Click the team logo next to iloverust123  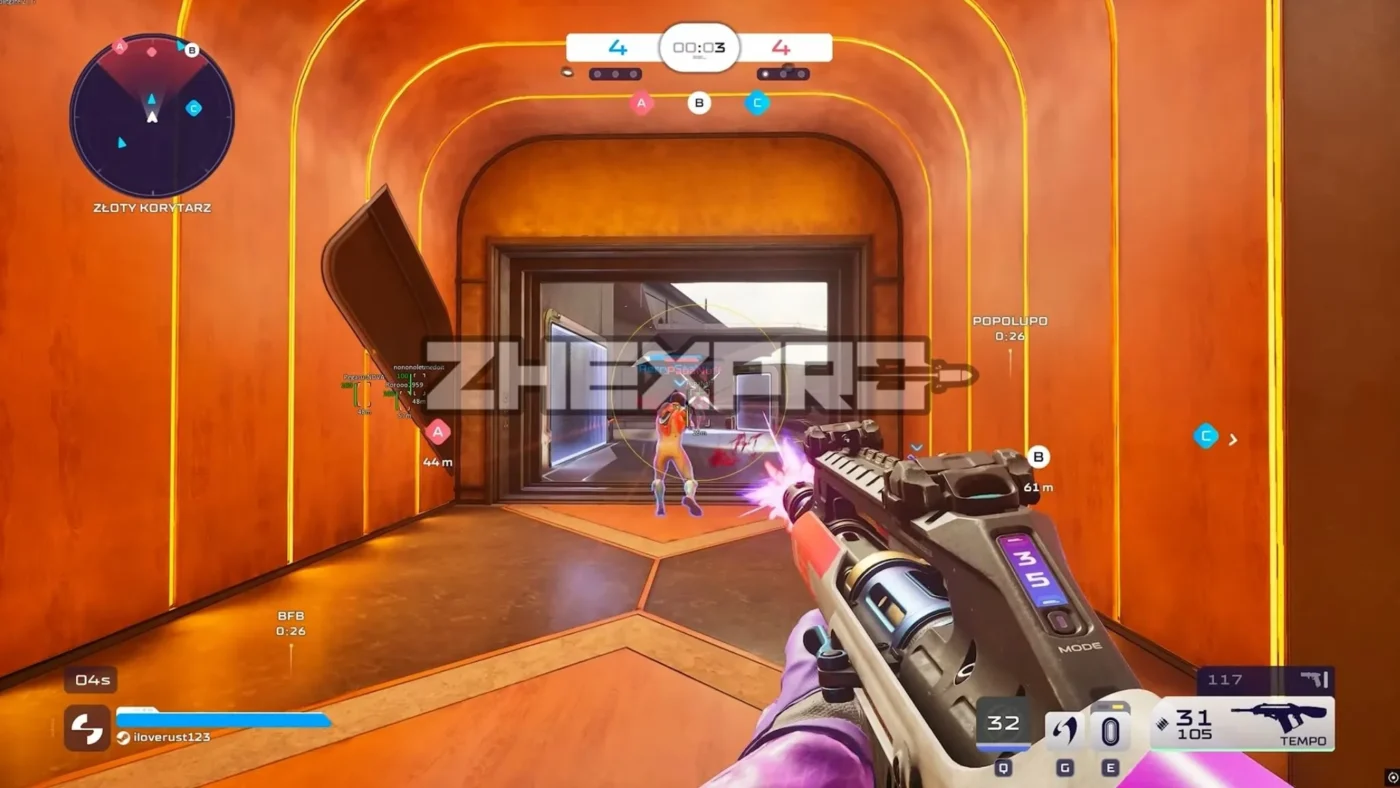coord(86,729)
